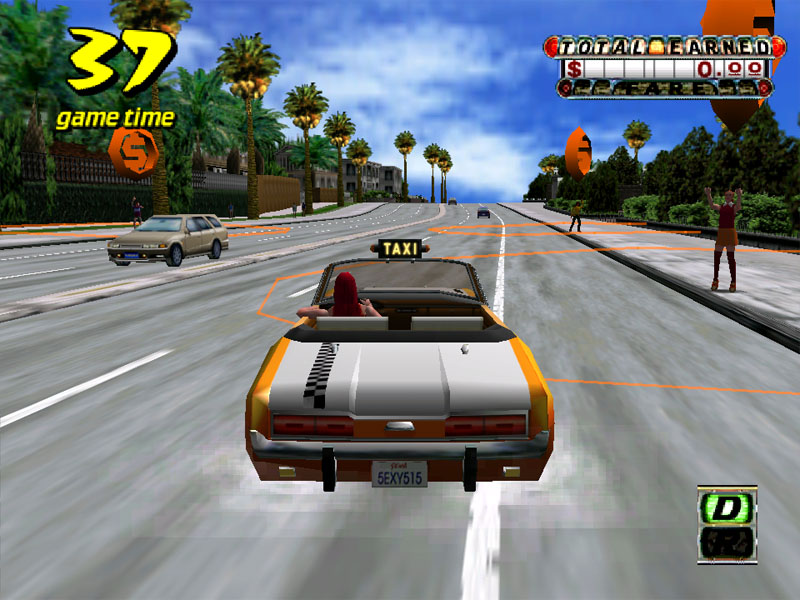This screenshot has width=800, height=600.
Task: Select the dimmed R reverse gear indicator
Action: point(727,544)
